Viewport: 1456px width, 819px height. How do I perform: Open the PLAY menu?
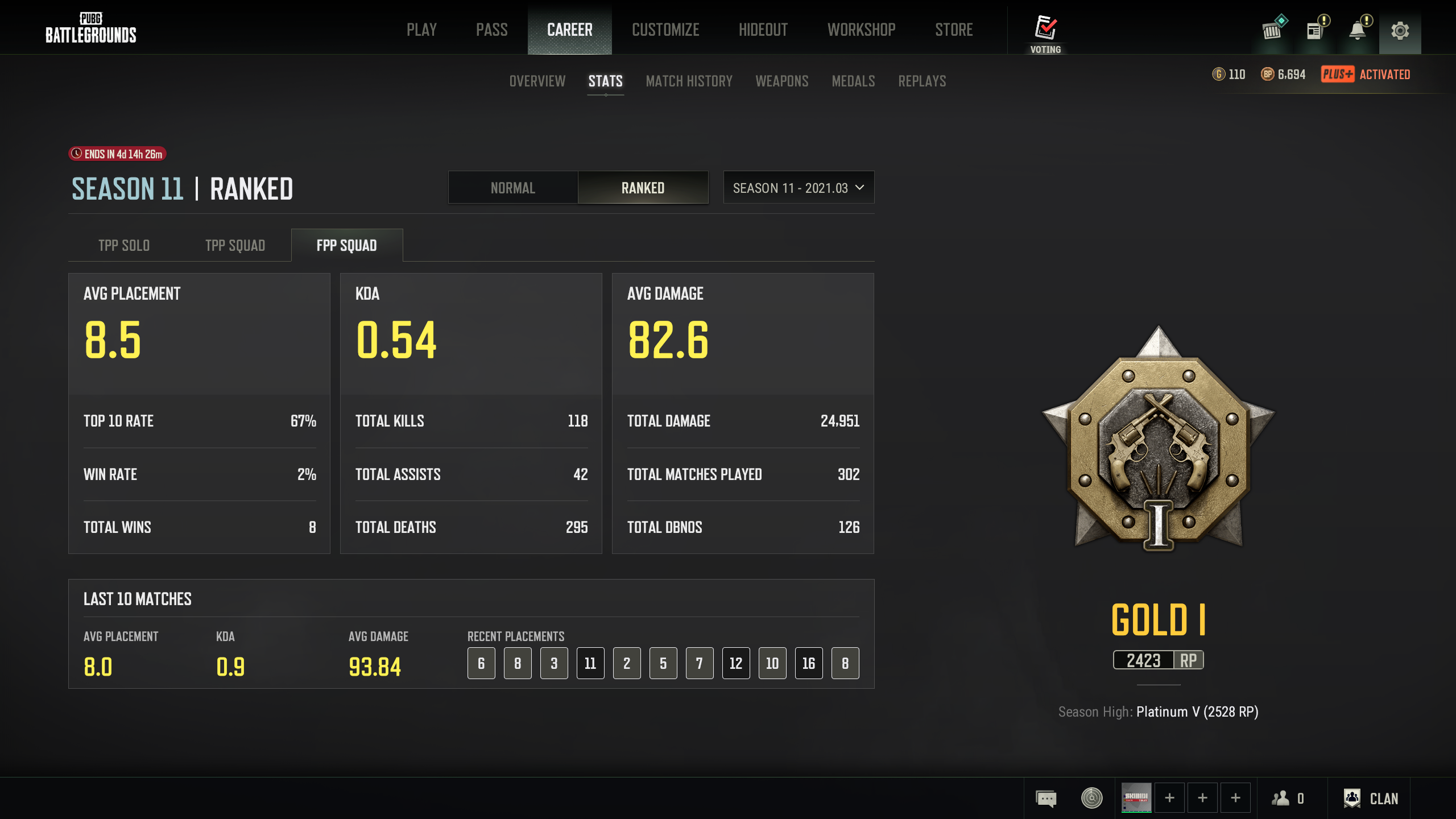(421, 30)
